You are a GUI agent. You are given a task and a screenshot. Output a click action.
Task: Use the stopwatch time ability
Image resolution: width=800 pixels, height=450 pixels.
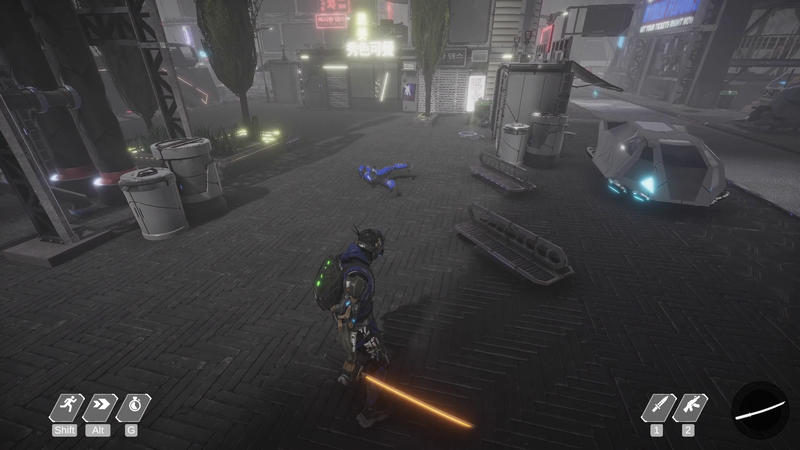coord(132,408)
